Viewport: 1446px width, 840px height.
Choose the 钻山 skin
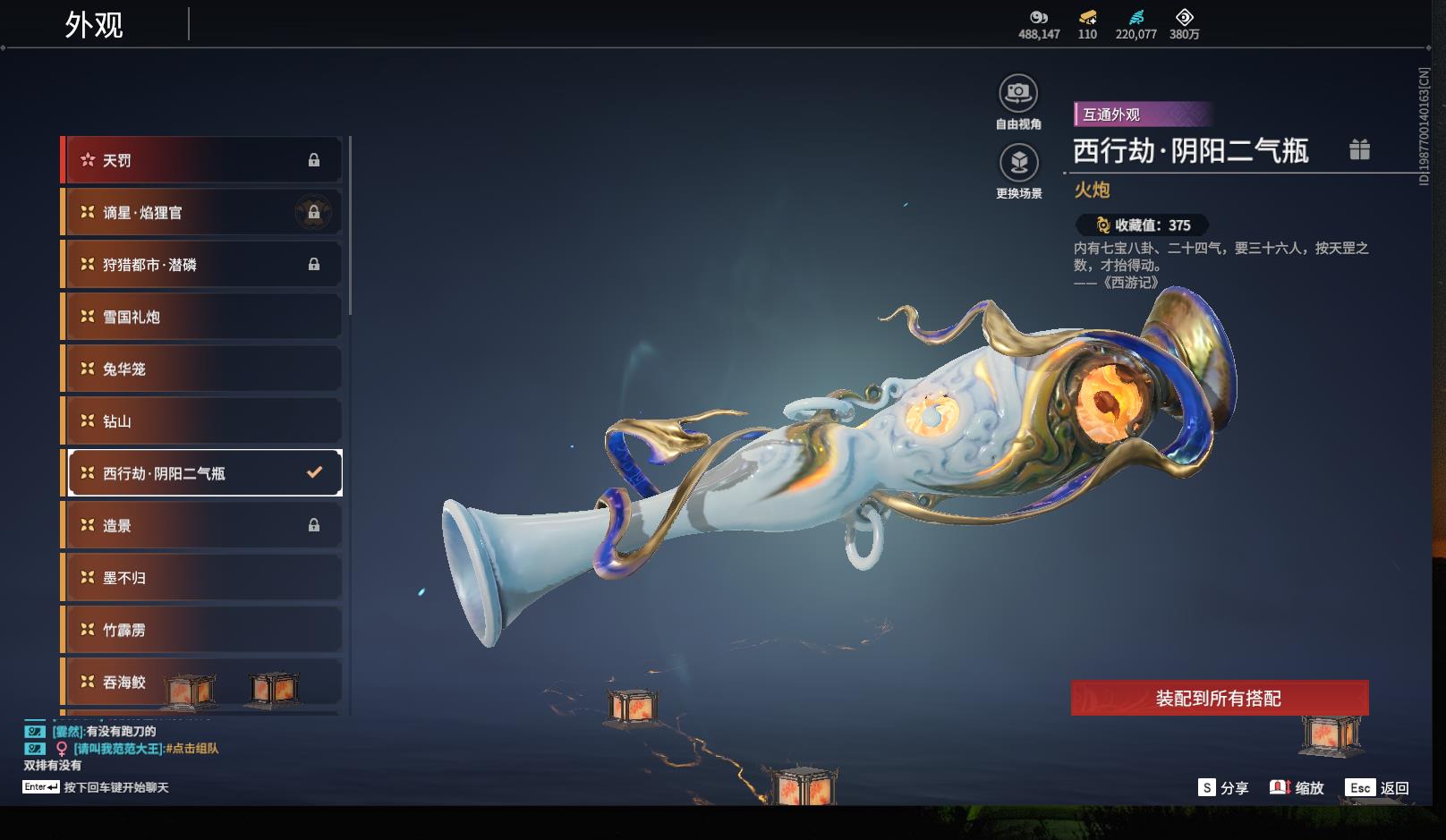click(x=203, y=420)
